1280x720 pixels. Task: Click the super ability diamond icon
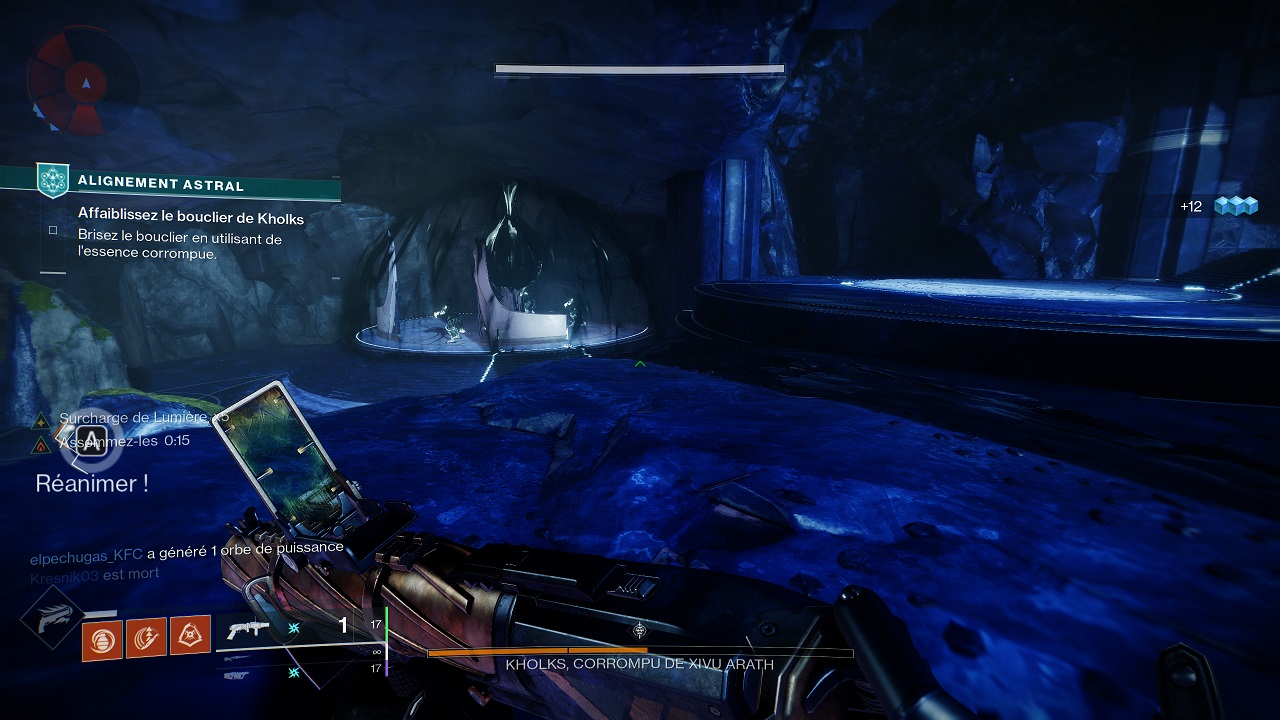pos(51,620)
